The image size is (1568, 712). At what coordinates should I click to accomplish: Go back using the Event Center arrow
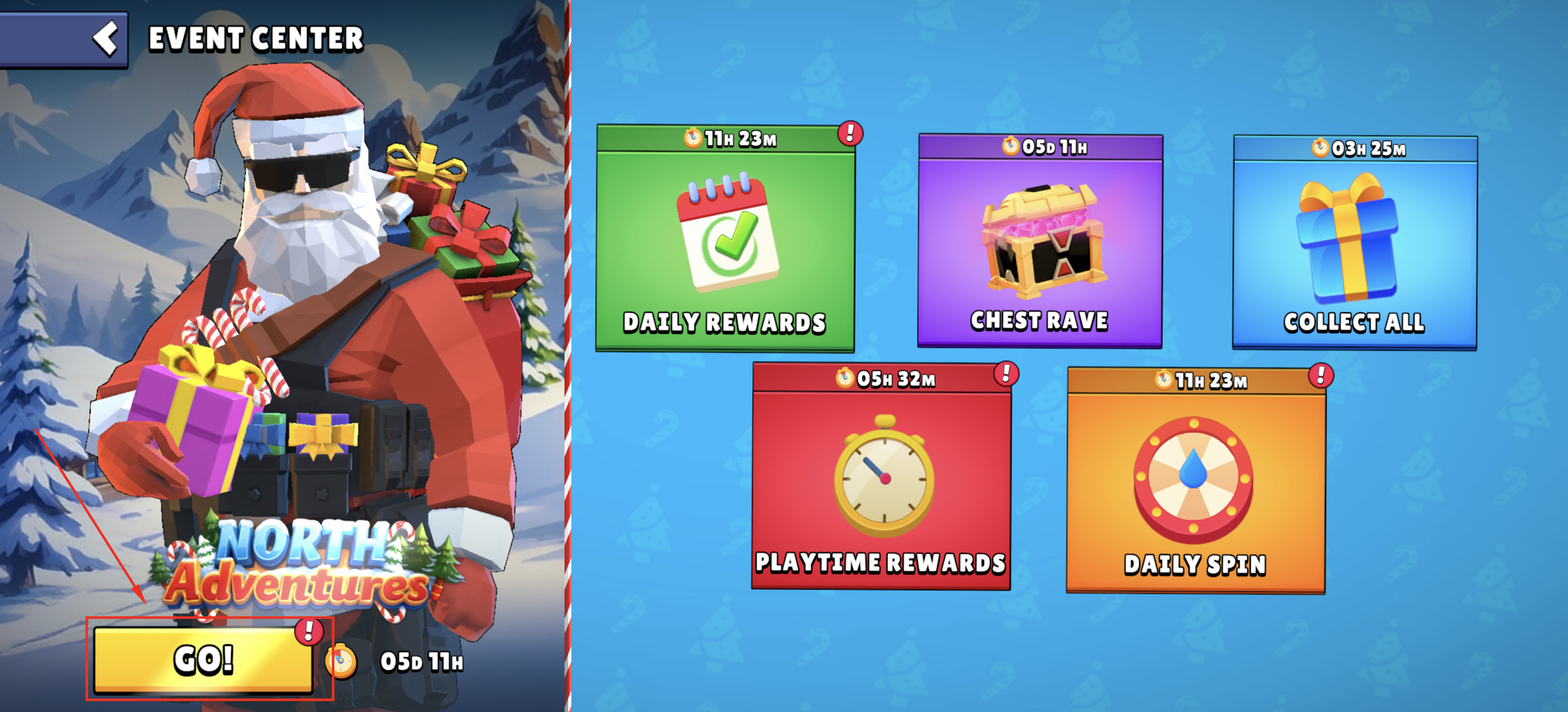coord(106,39)
